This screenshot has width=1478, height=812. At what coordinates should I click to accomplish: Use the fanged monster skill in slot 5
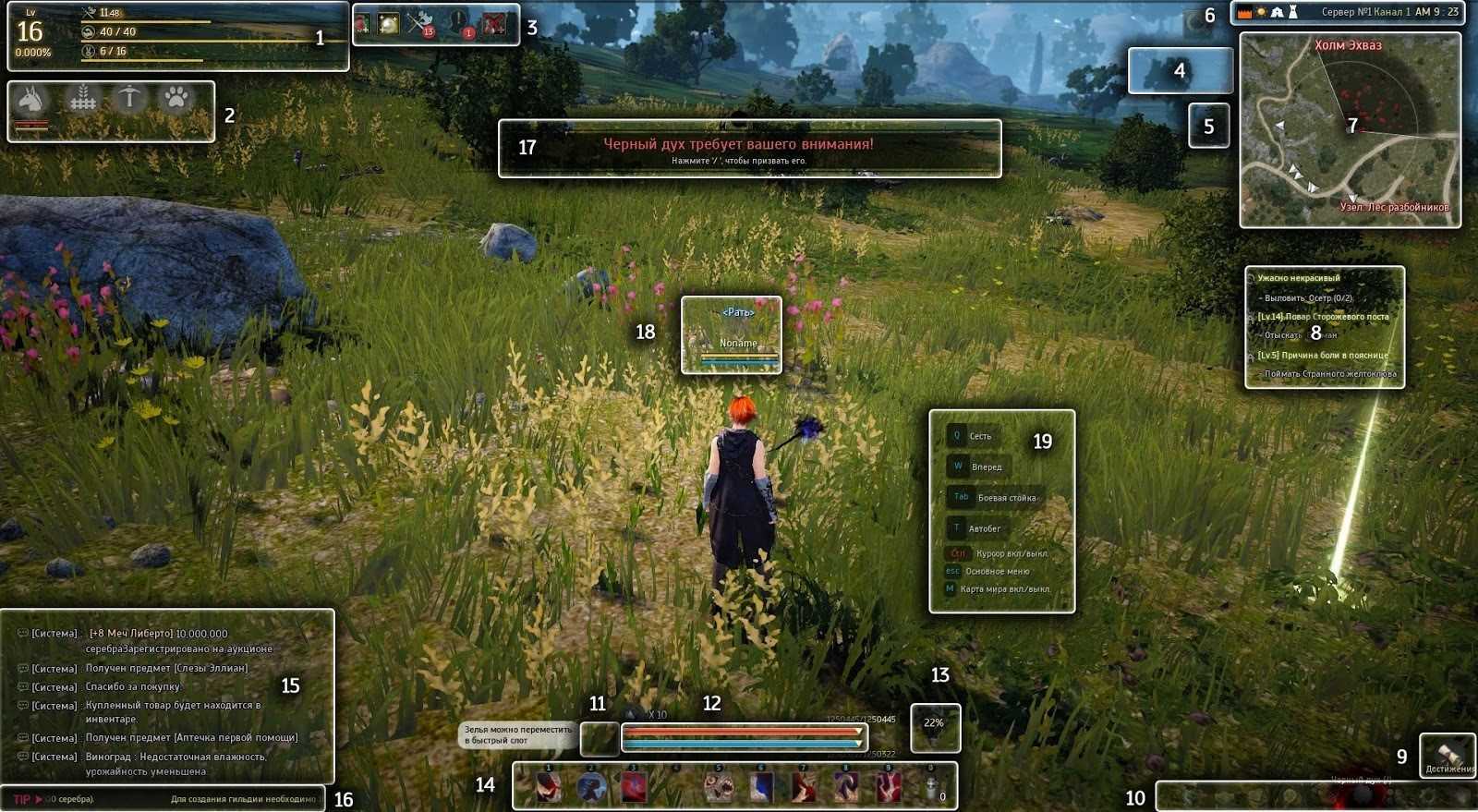[x=719, y=786]
